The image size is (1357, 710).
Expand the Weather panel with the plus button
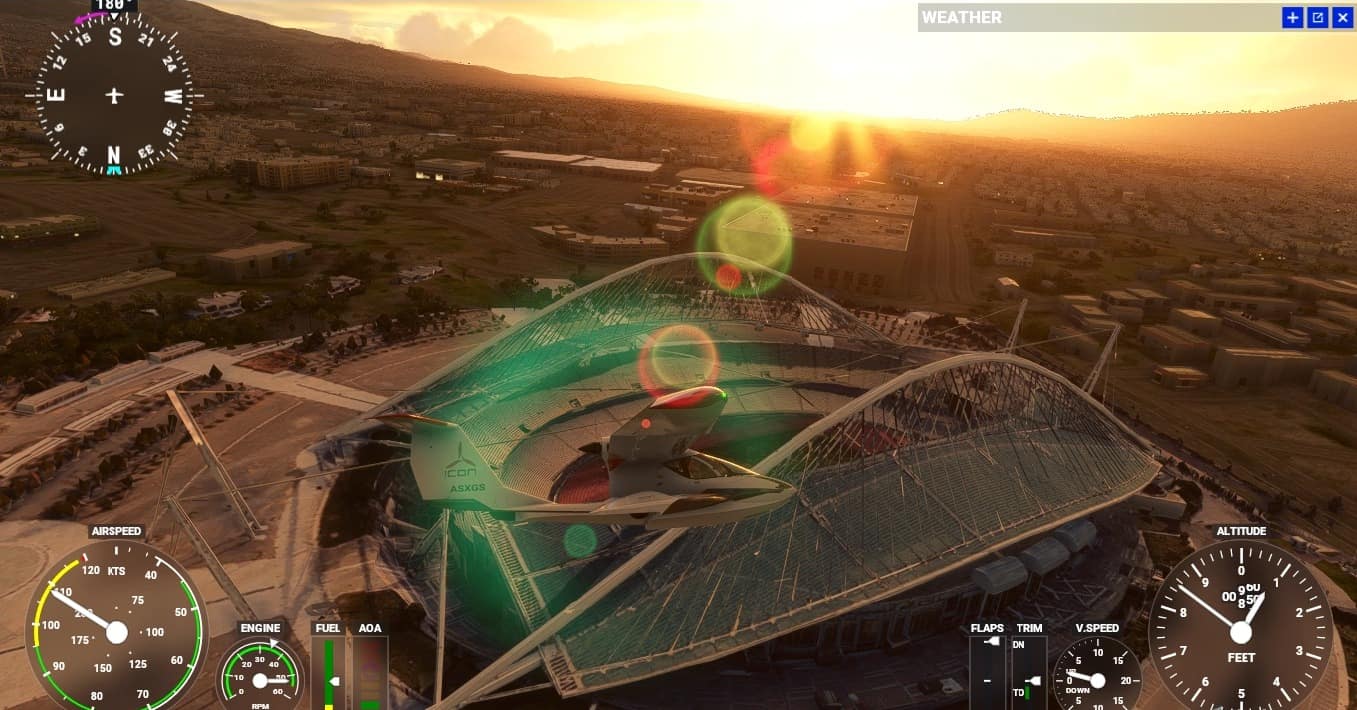coord(1293,17)
